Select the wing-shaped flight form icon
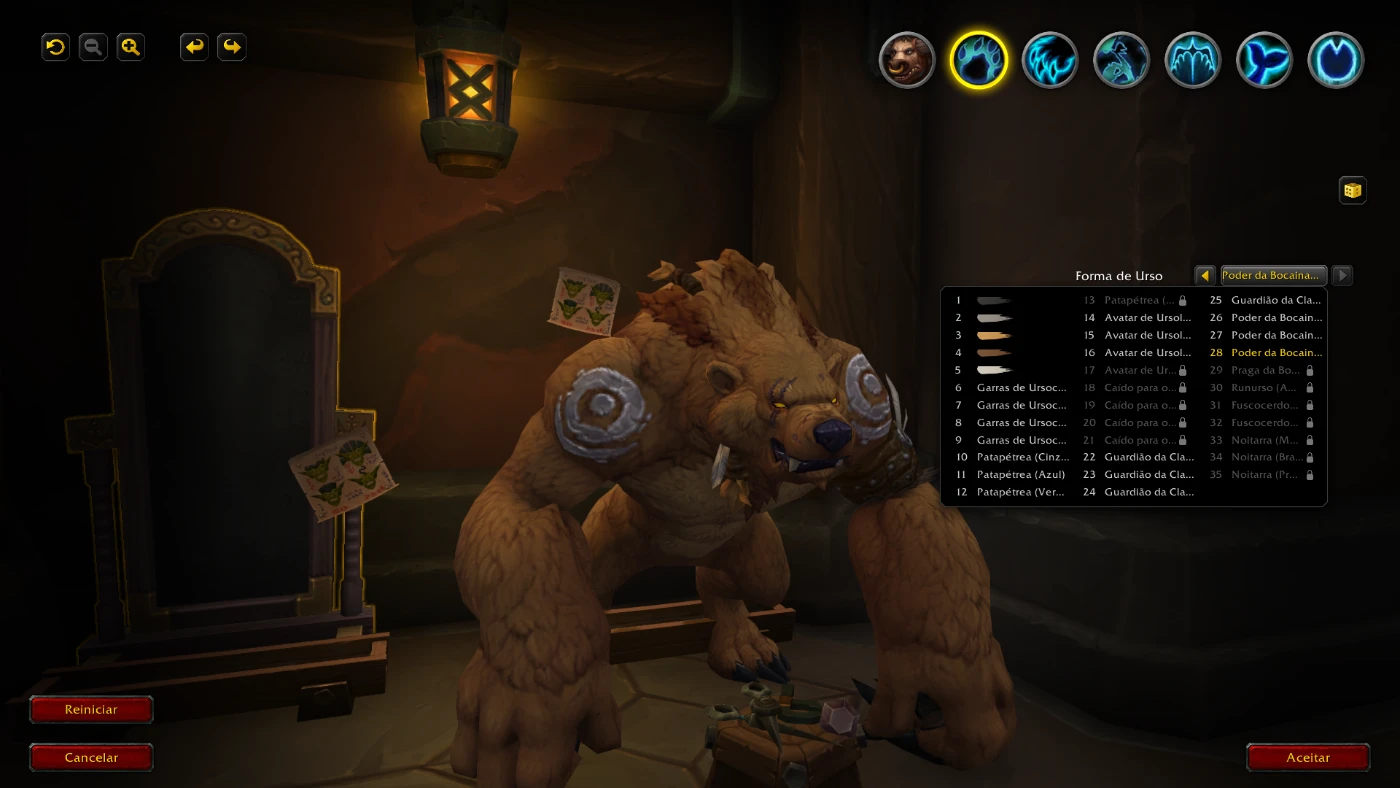Image resolution: width=1400 pixels, height=788 pixels. [x=1192, y=60]
